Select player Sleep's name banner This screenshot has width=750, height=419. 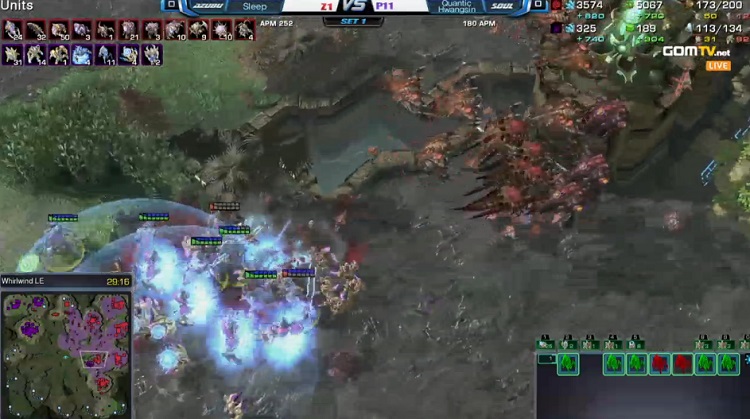(x=254, y=6)
